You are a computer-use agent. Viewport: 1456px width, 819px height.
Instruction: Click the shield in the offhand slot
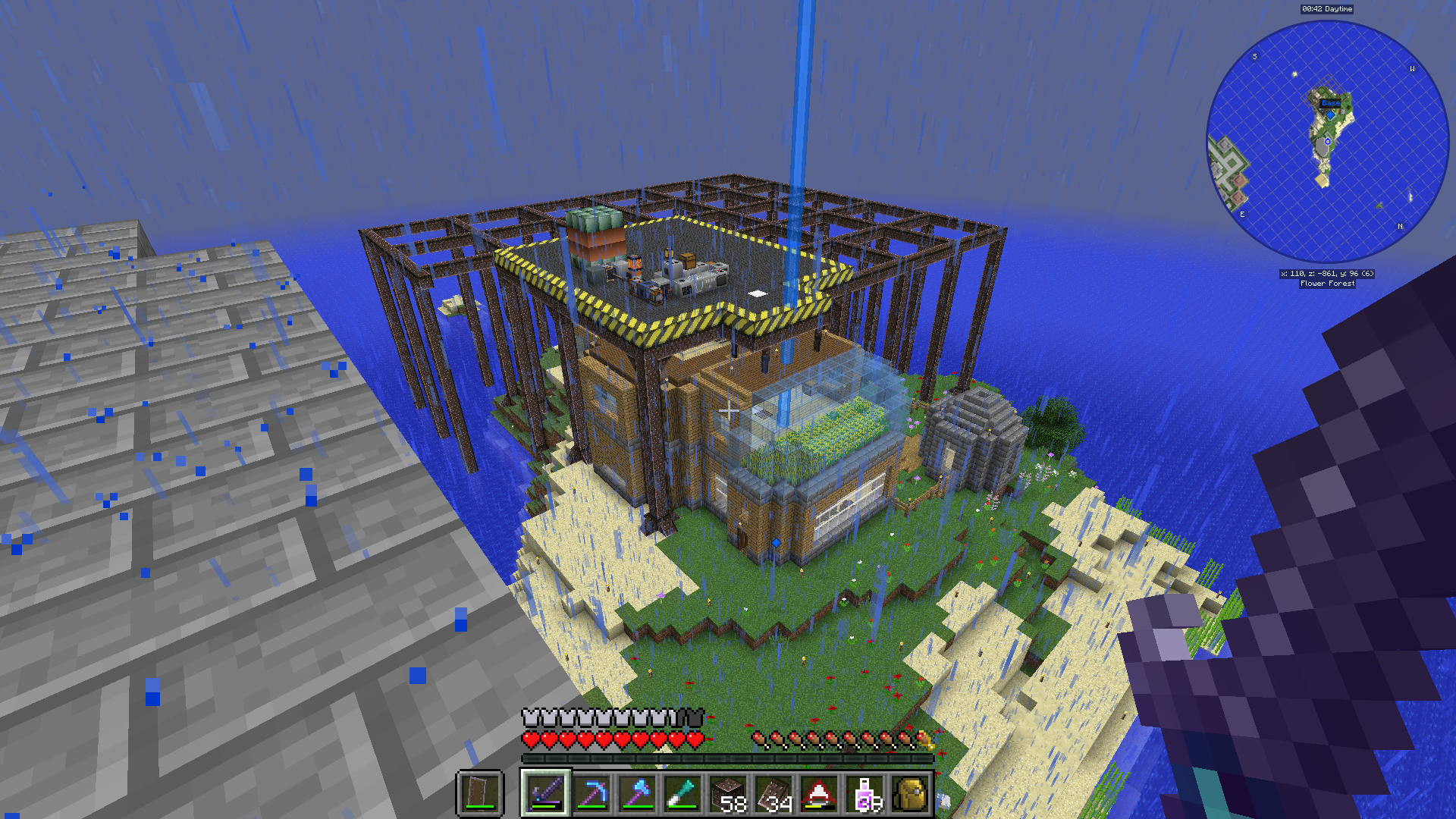tap(481, 793)
